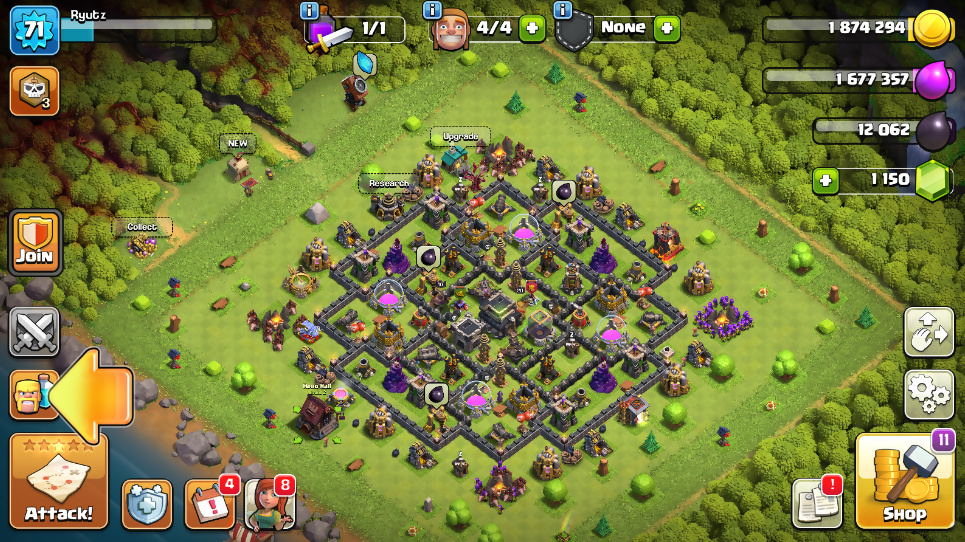Open the crossed swords battle log
Viewport: 965px width, 542px height.
34,332
